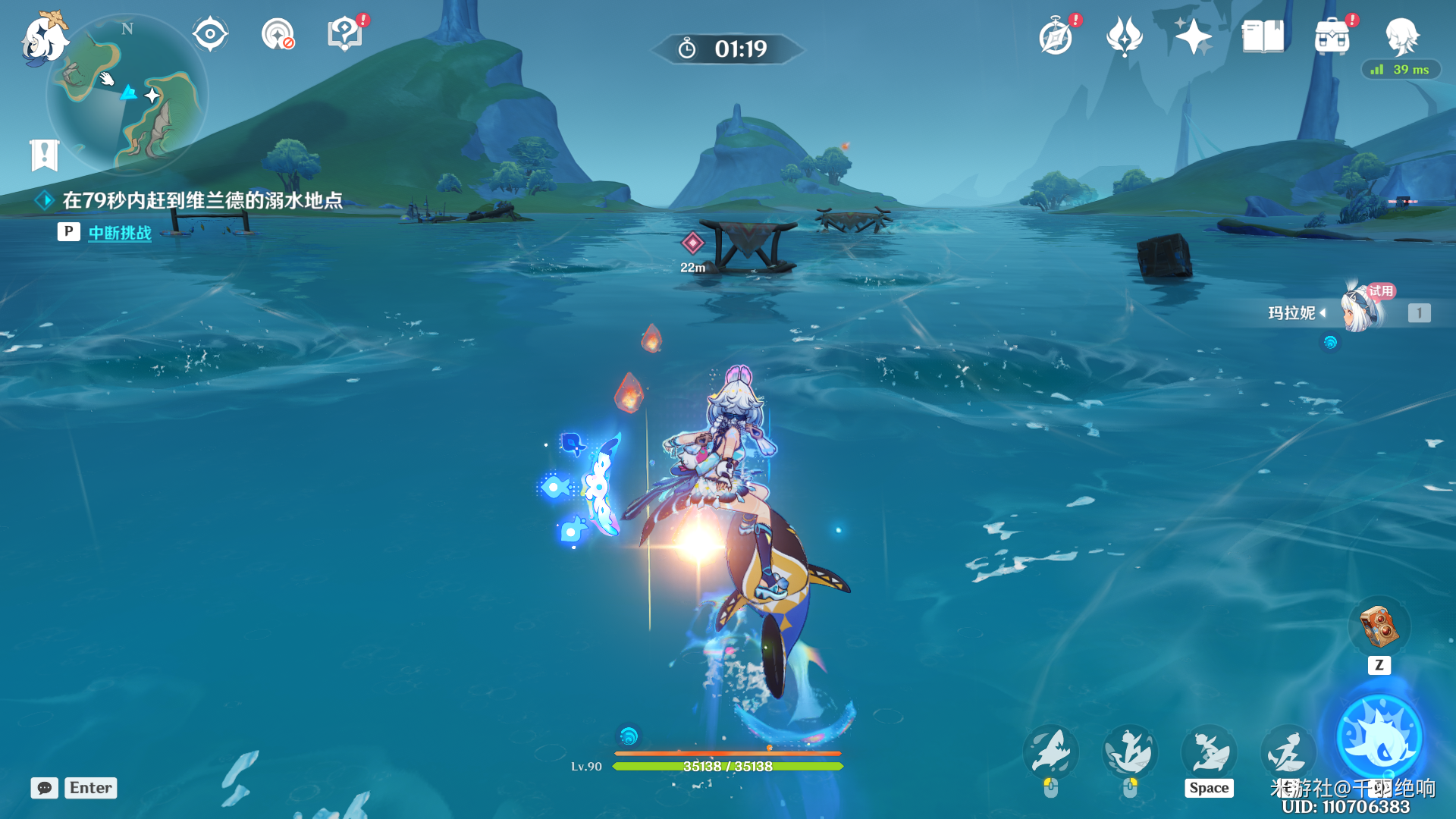Select the timed challenge objective tracker
Viewport: 1456px width, 819px height.
coord(202,200)
